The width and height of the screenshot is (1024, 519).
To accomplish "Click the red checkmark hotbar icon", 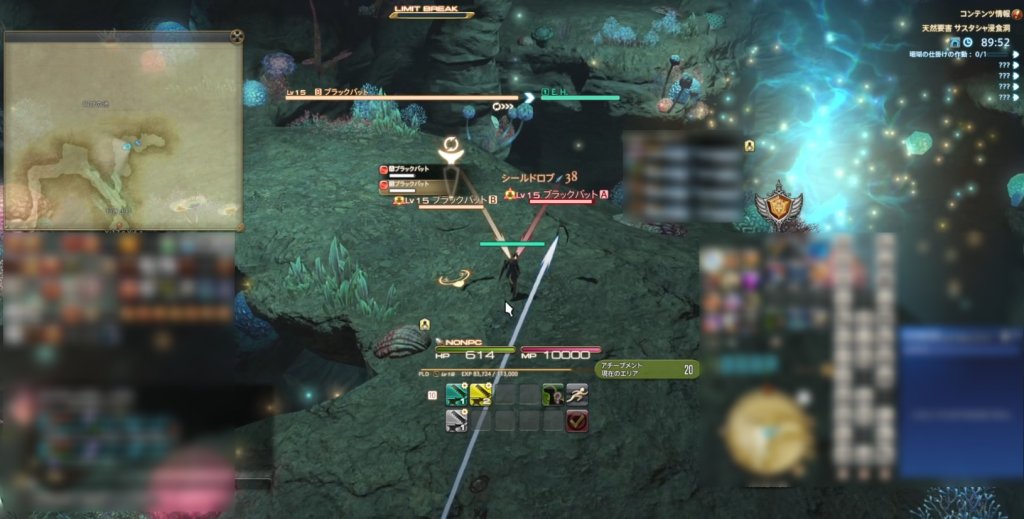I will (577, 421).
